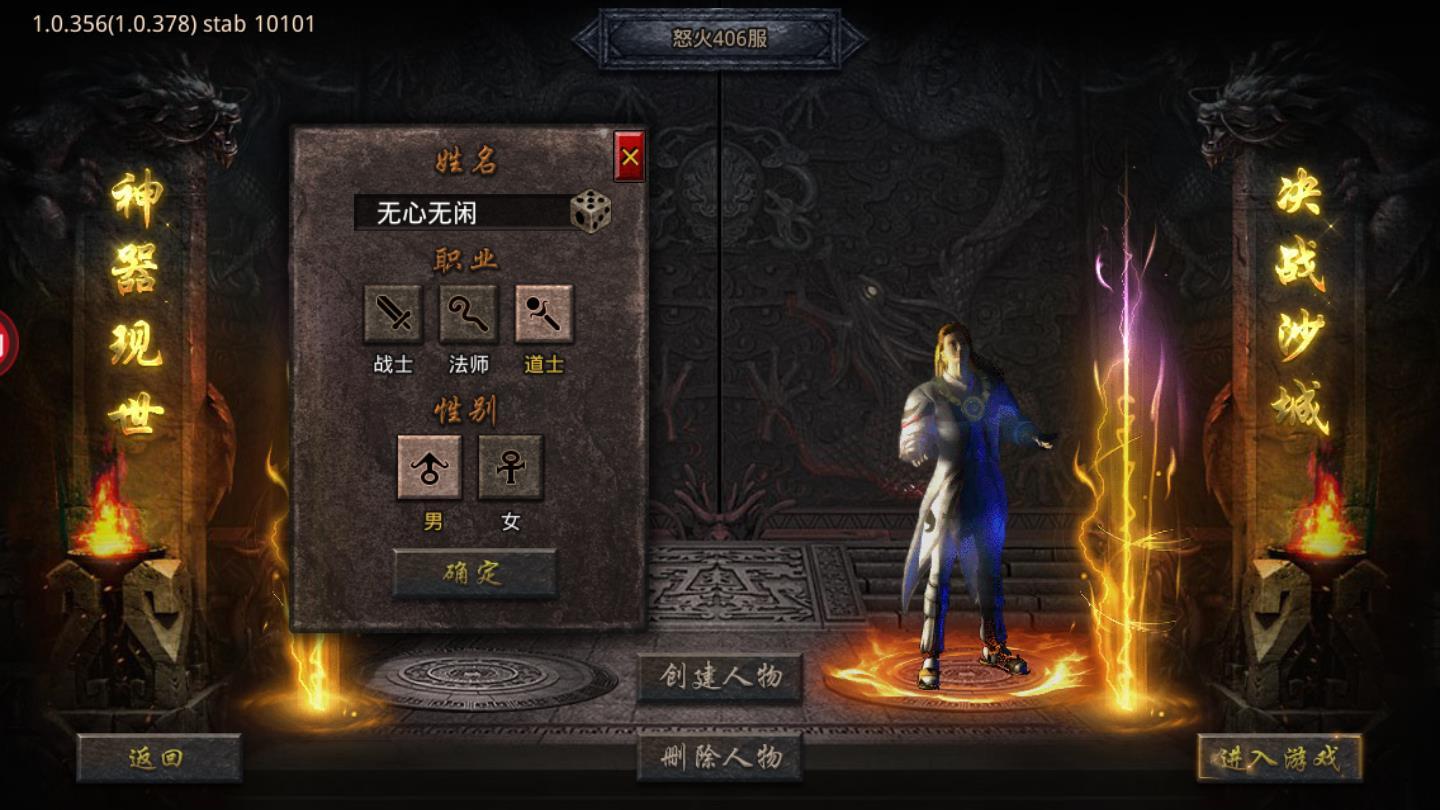Click 删除人物 to delete character
The width and height of the screenshot is (1440, 810).
722,757
